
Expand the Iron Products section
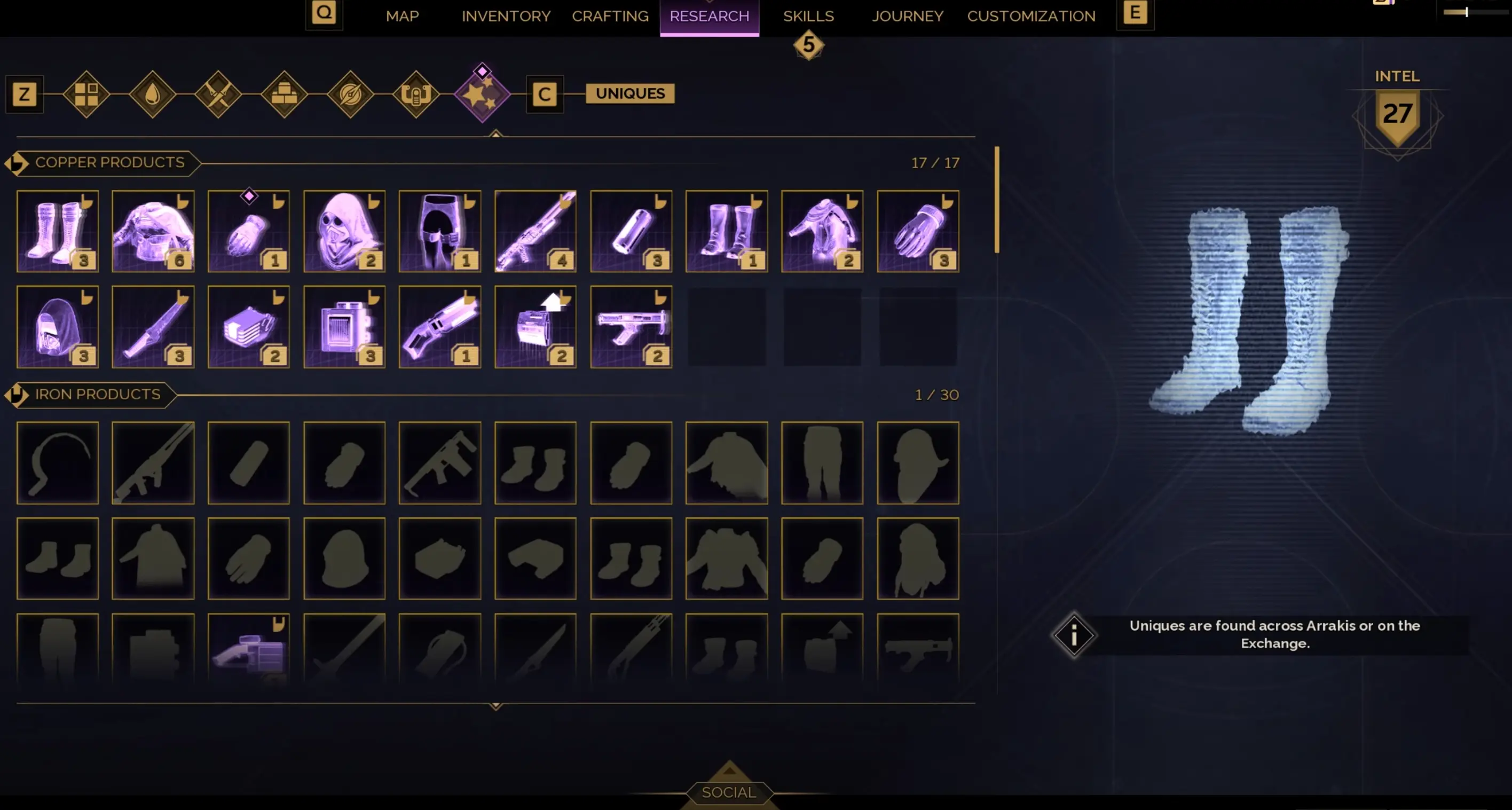click(x=16, y=395)
